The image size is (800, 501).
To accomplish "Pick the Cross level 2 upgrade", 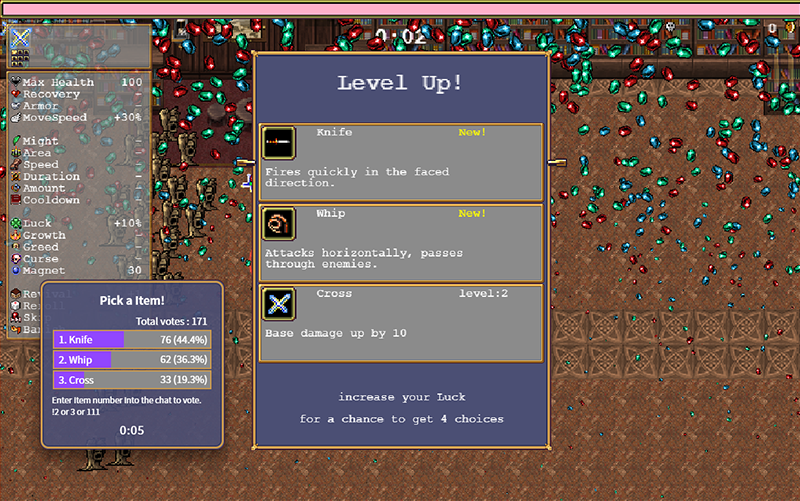I will 401,322.
